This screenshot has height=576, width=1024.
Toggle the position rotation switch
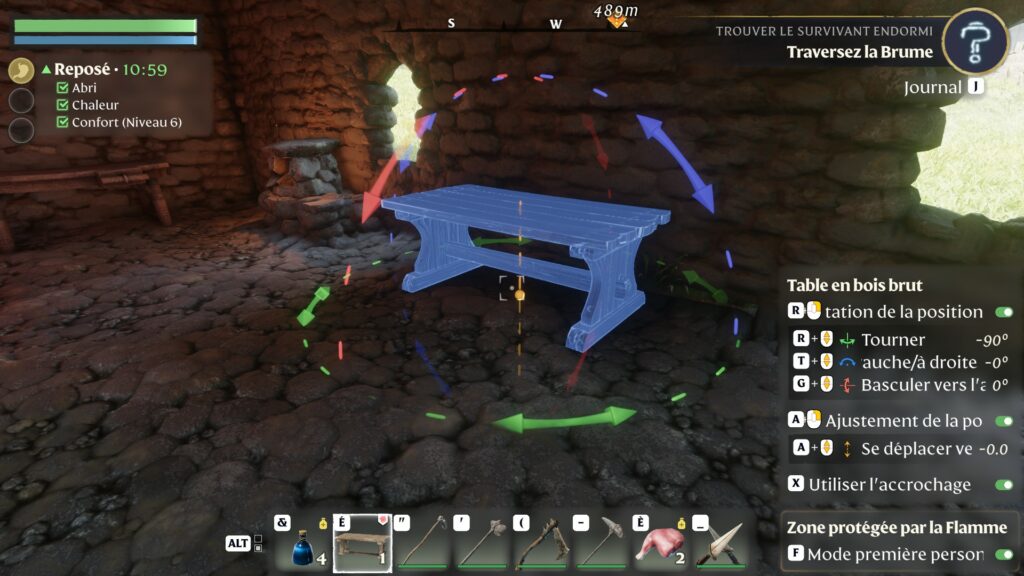tap(1004, 312)
